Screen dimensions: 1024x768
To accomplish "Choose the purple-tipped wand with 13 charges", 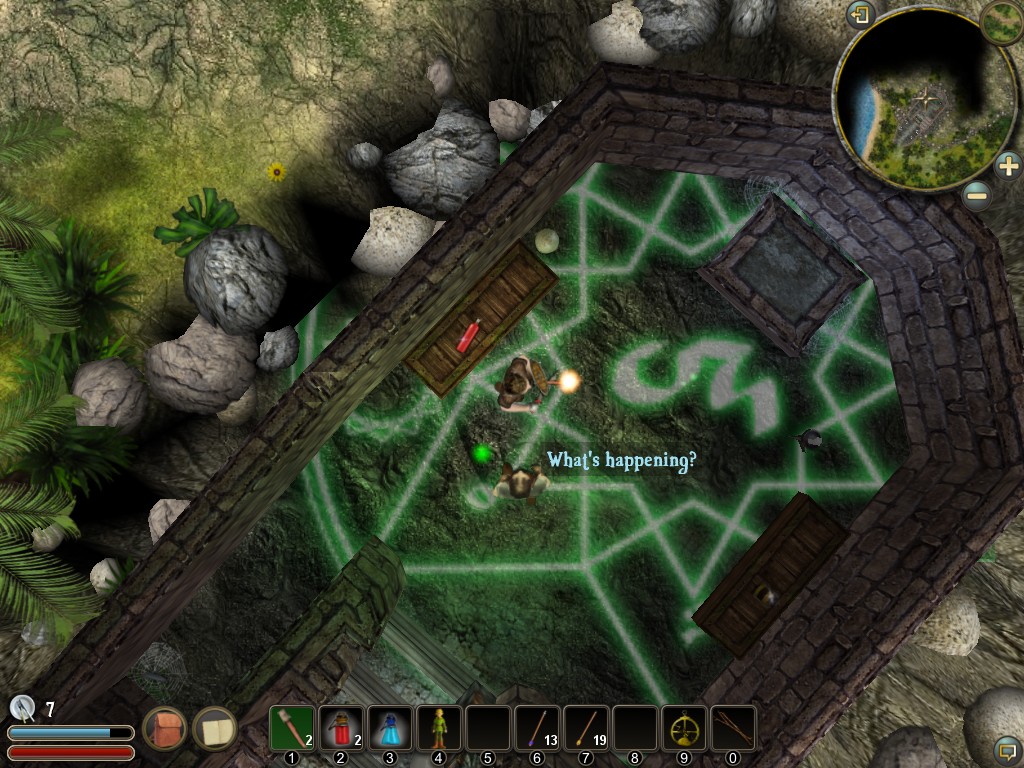I will coord(537,729).
